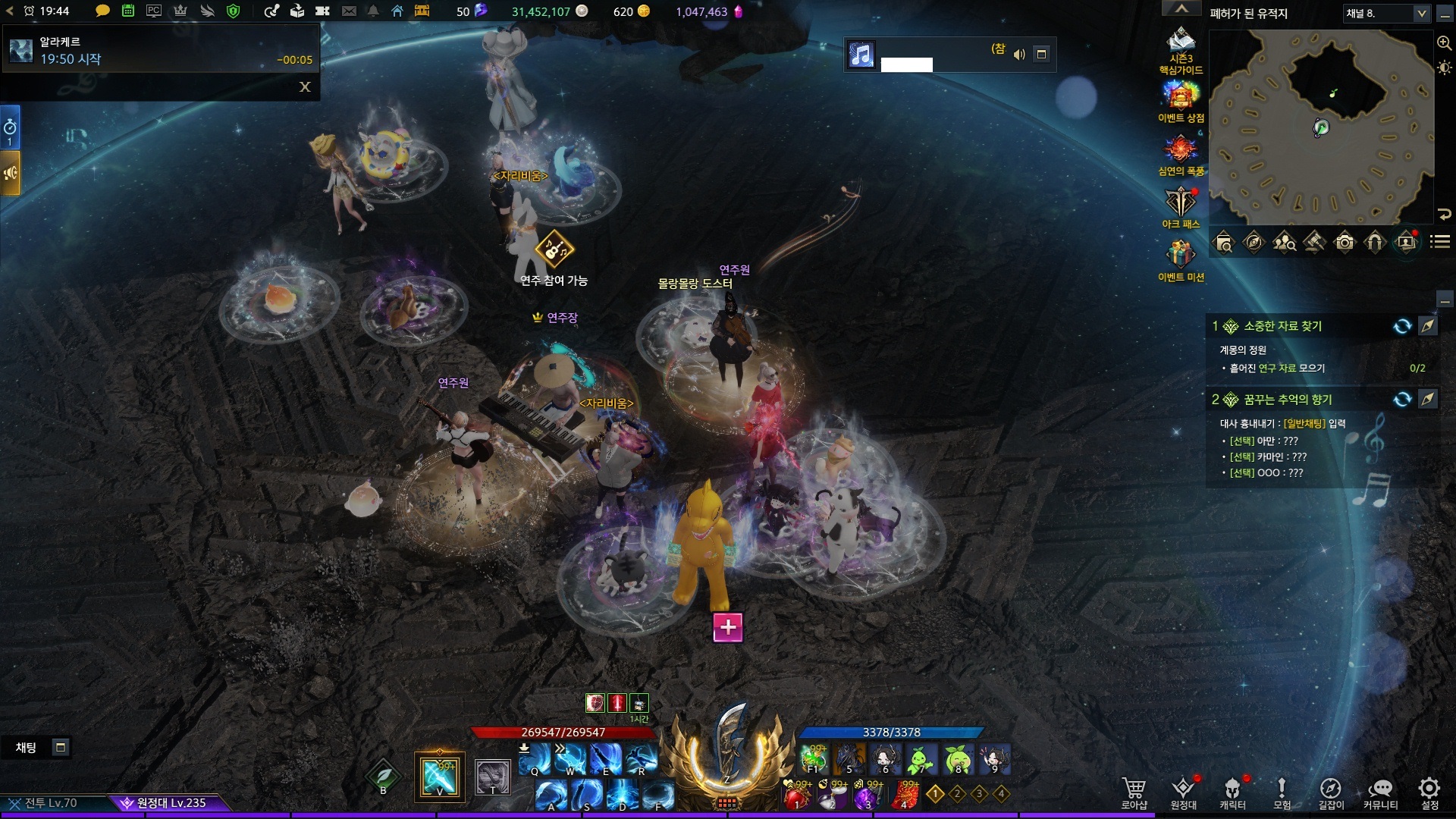Open the 커뮤니티 community menu
This screenshot has width=1456, height=819.
[x=1380, y=792]
